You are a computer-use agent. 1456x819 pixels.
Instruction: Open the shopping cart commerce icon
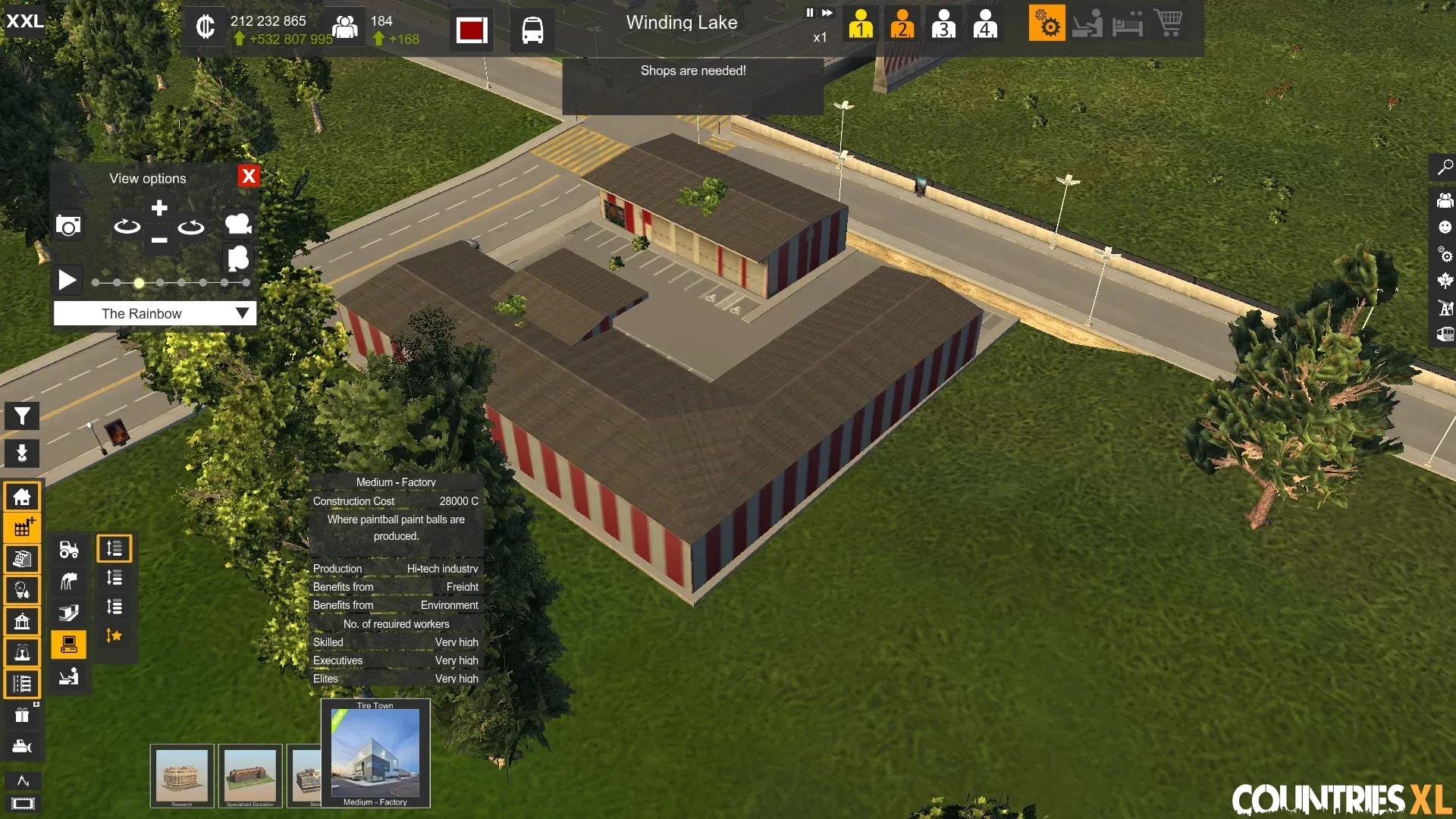pyautogui.click(x=1168, y=24)
